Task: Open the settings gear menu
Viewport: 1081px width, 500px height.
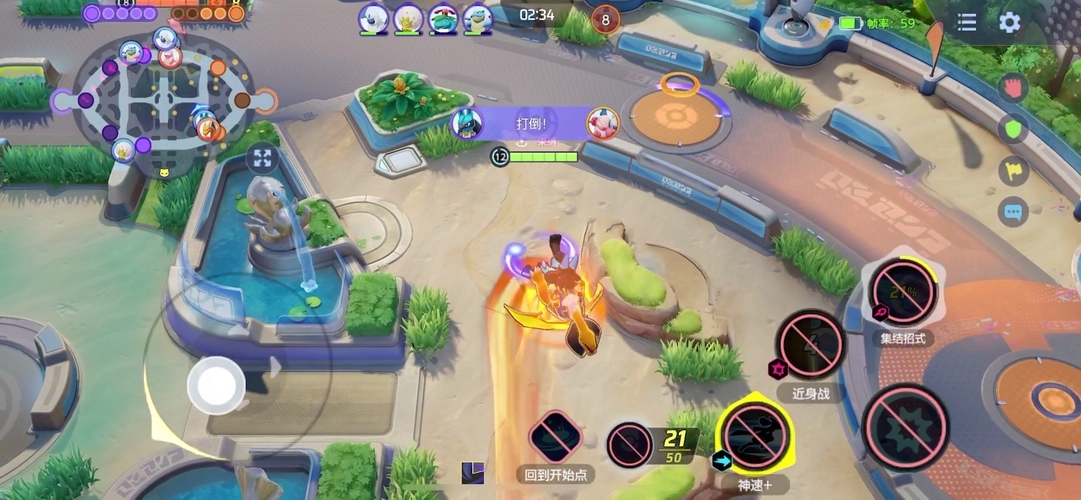Action: click(x=1010, y=22)
